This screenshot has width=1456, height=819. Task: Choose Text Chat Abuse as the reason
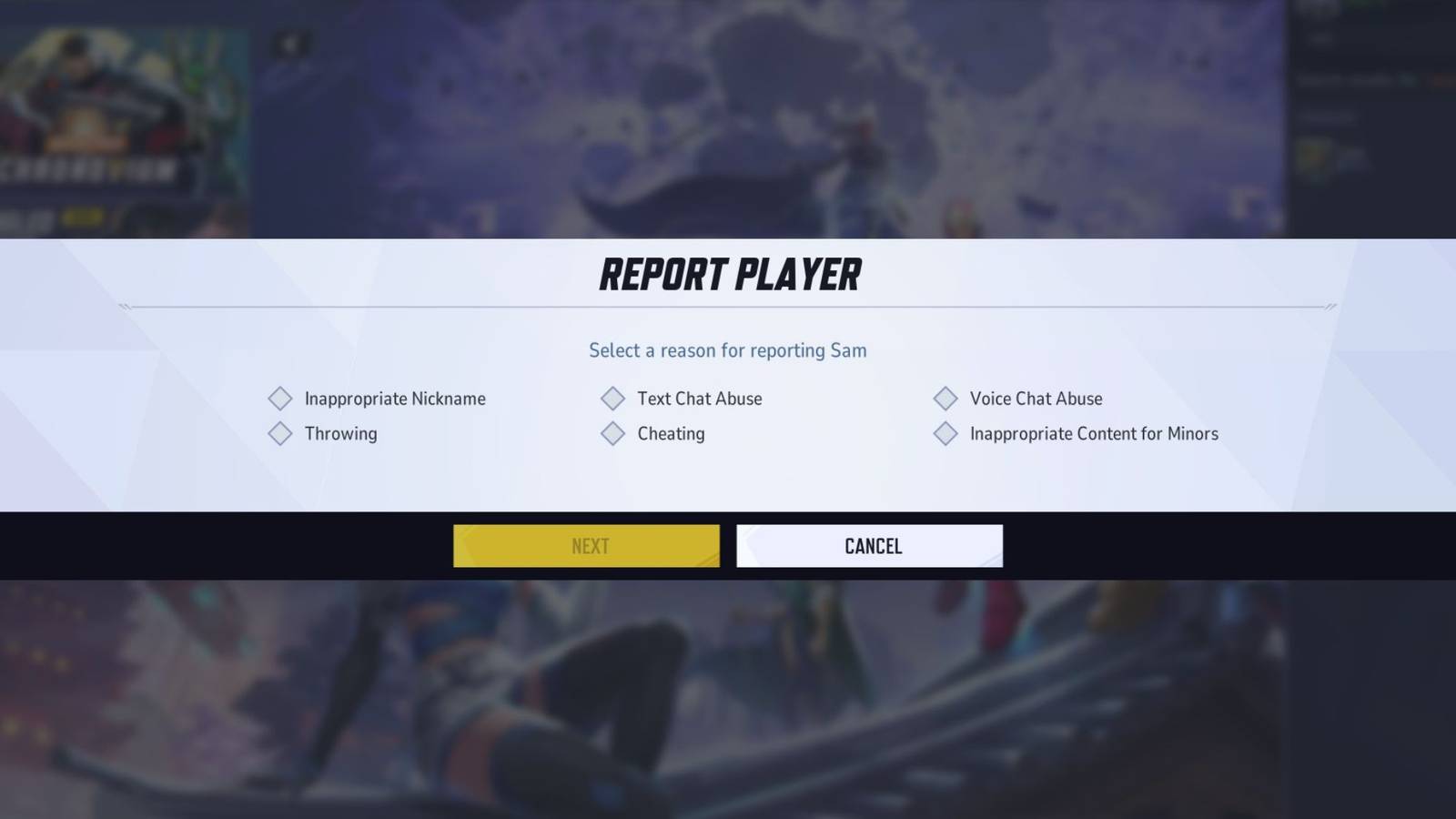699,399
